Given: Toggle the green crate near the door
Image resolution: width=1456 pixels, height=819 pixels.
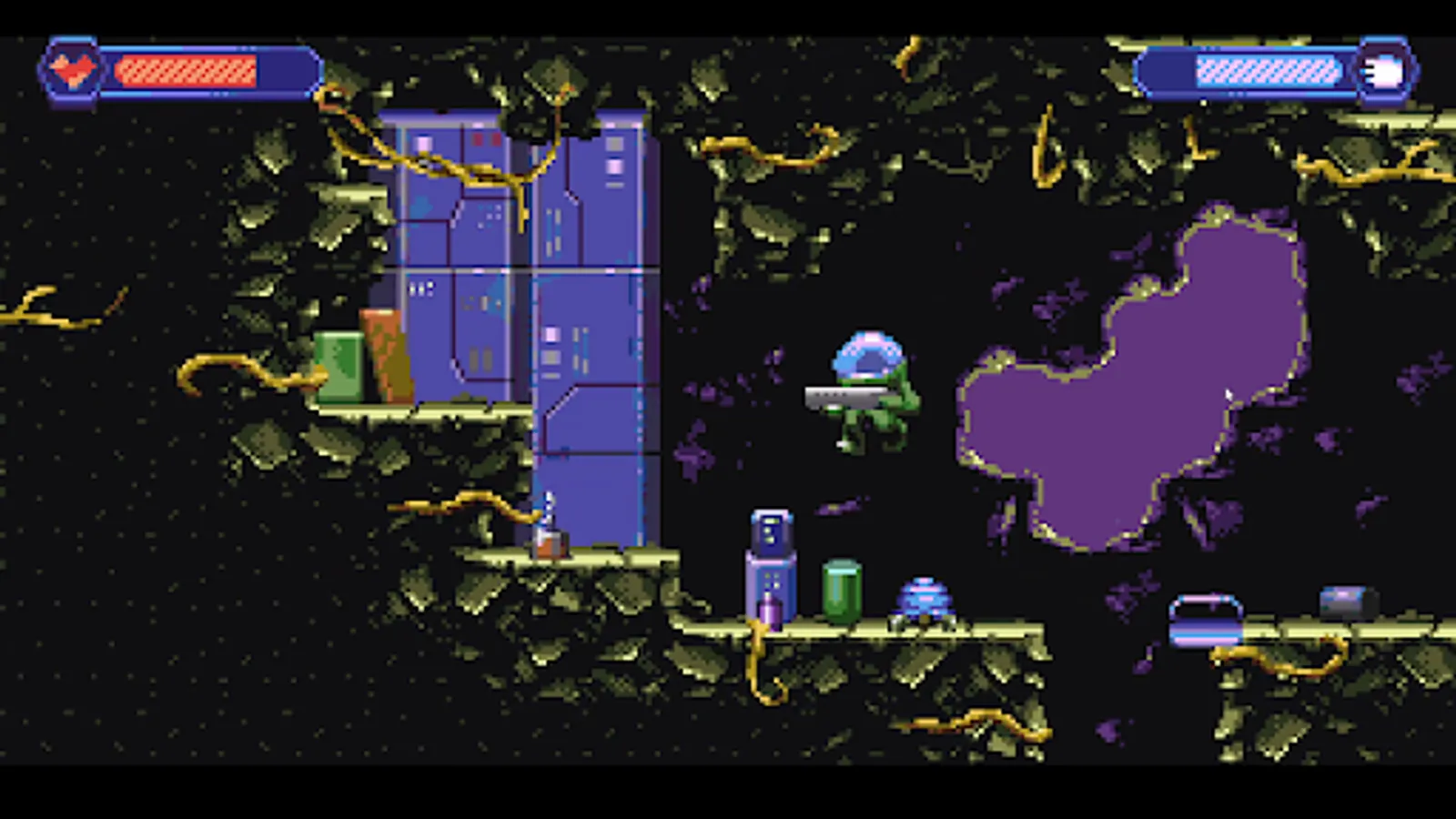Looking at the screenshot, I should [341, 369].
